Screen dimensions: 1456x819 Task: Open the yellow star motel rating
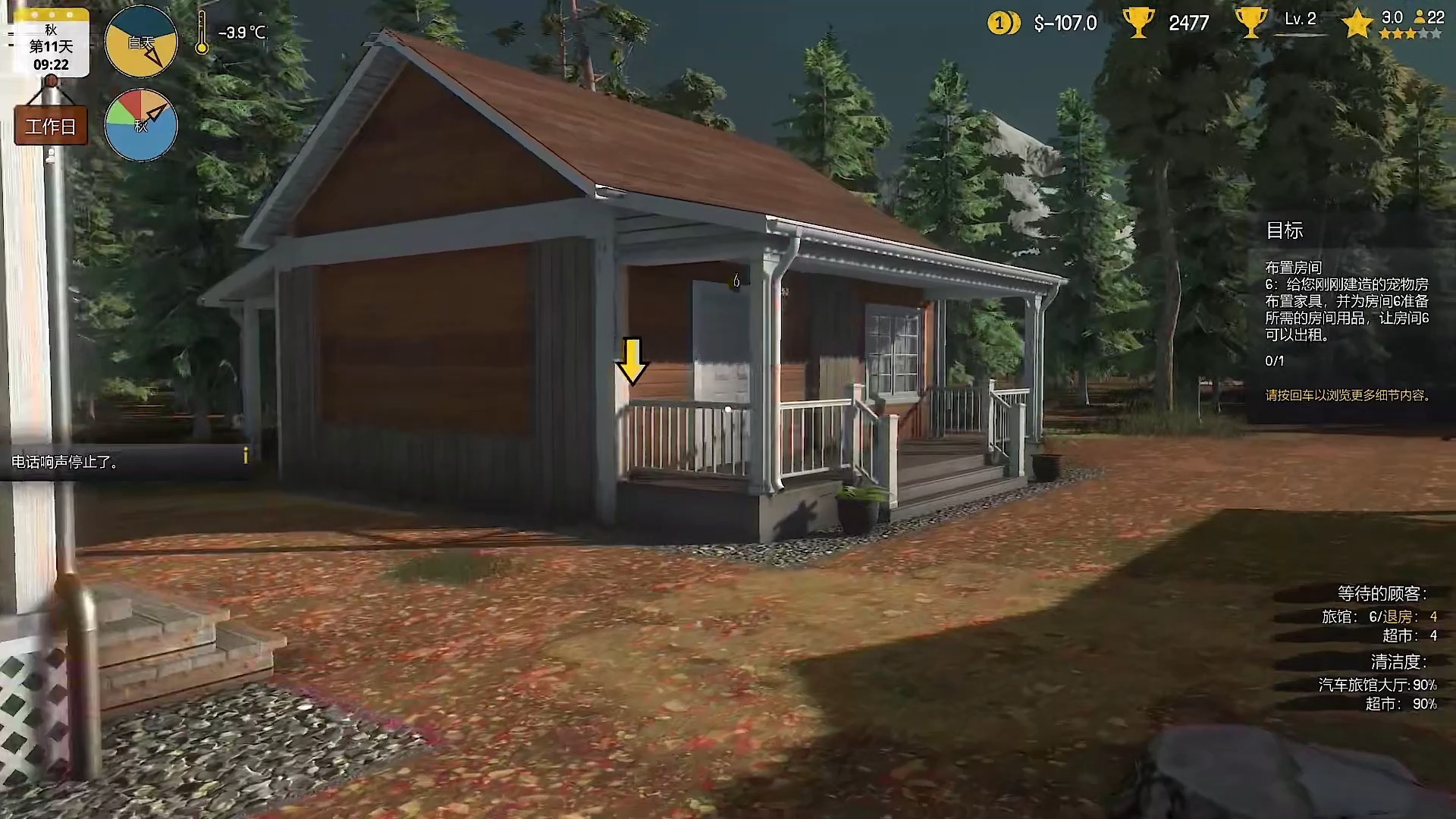[1357, 24]
